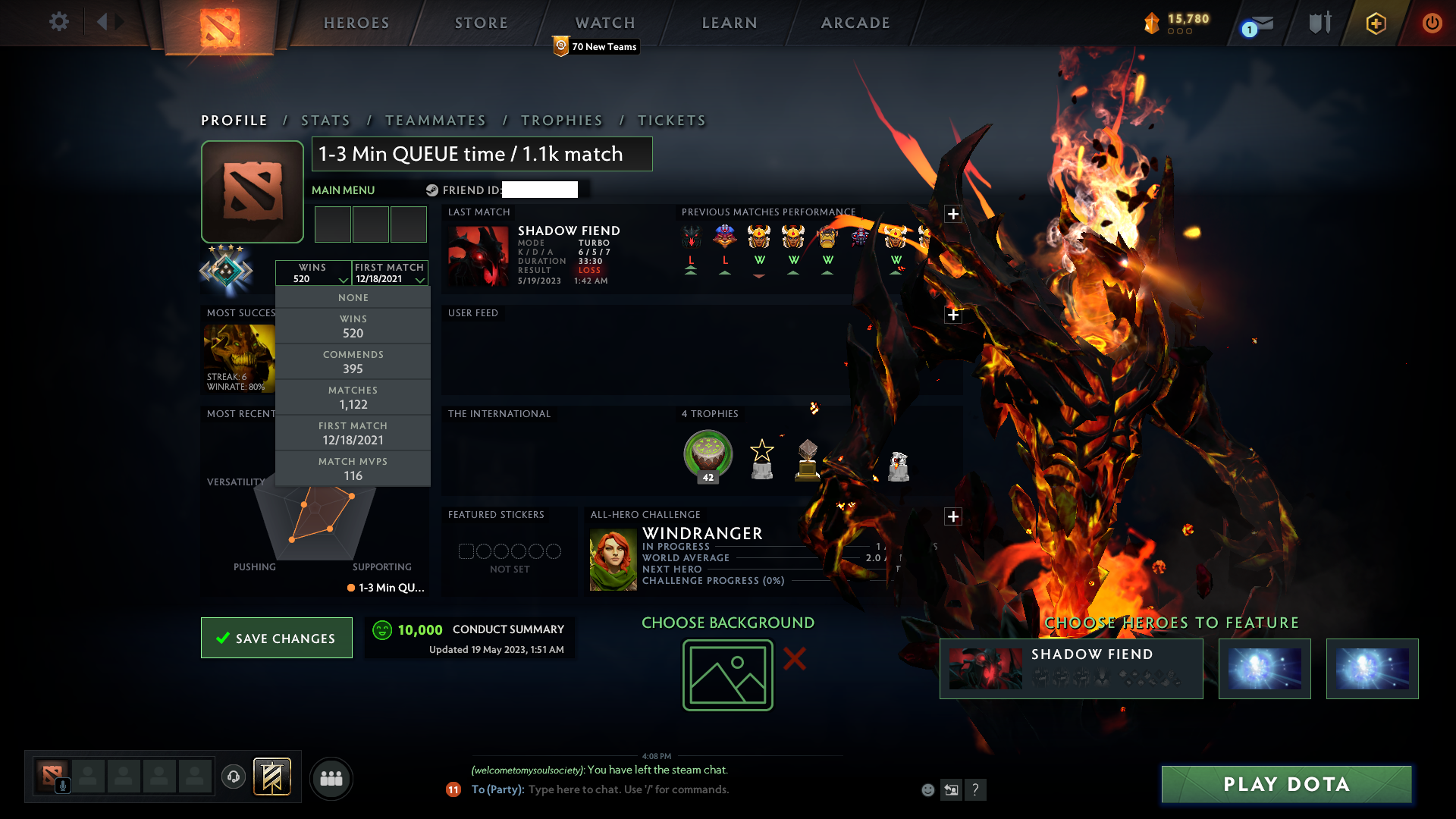1456x819 pixels.
Task: Click the emoticon smiley in the chat bar
Action: click(x=928, y=789)
